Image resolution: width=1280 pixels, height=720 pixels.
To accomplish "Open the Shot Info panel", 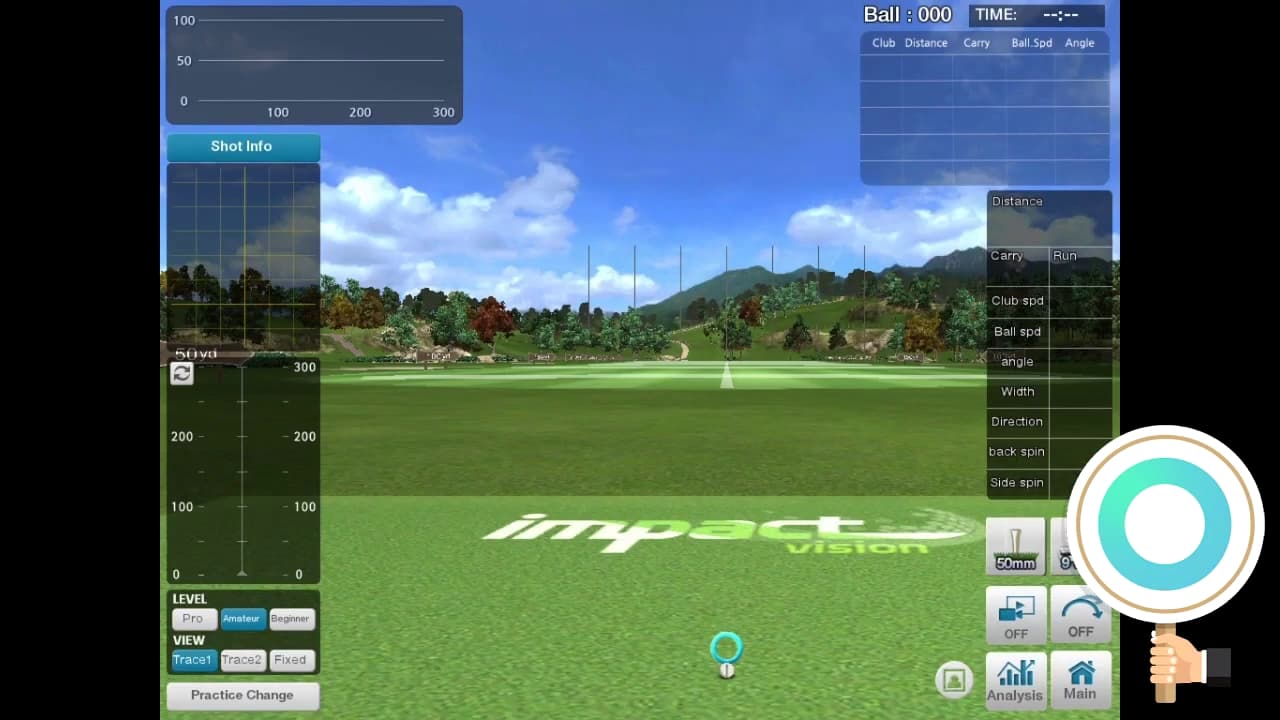I will click(242, 146).
